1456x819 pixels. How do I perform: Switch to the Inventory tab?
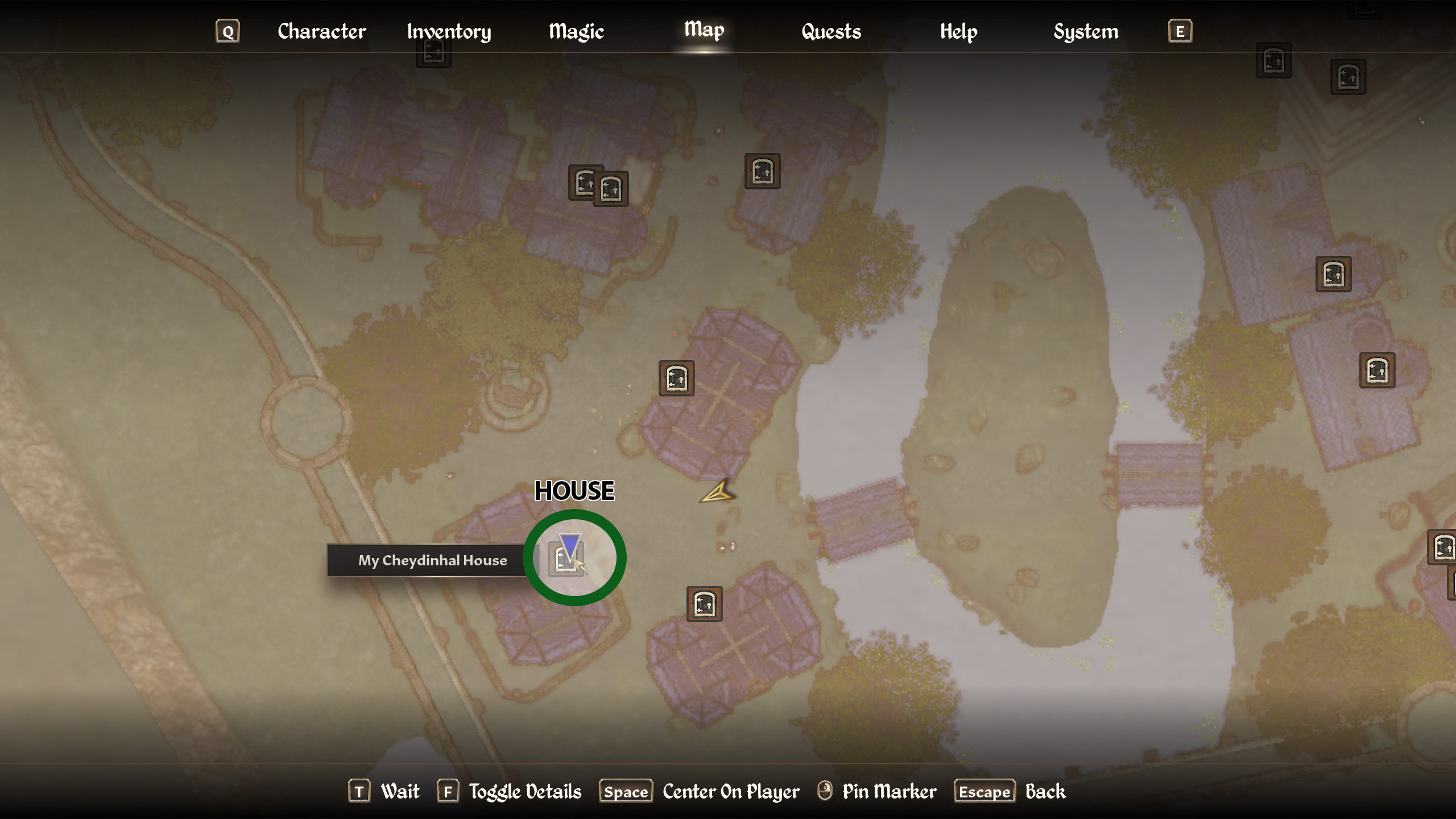tap(449, 31)
